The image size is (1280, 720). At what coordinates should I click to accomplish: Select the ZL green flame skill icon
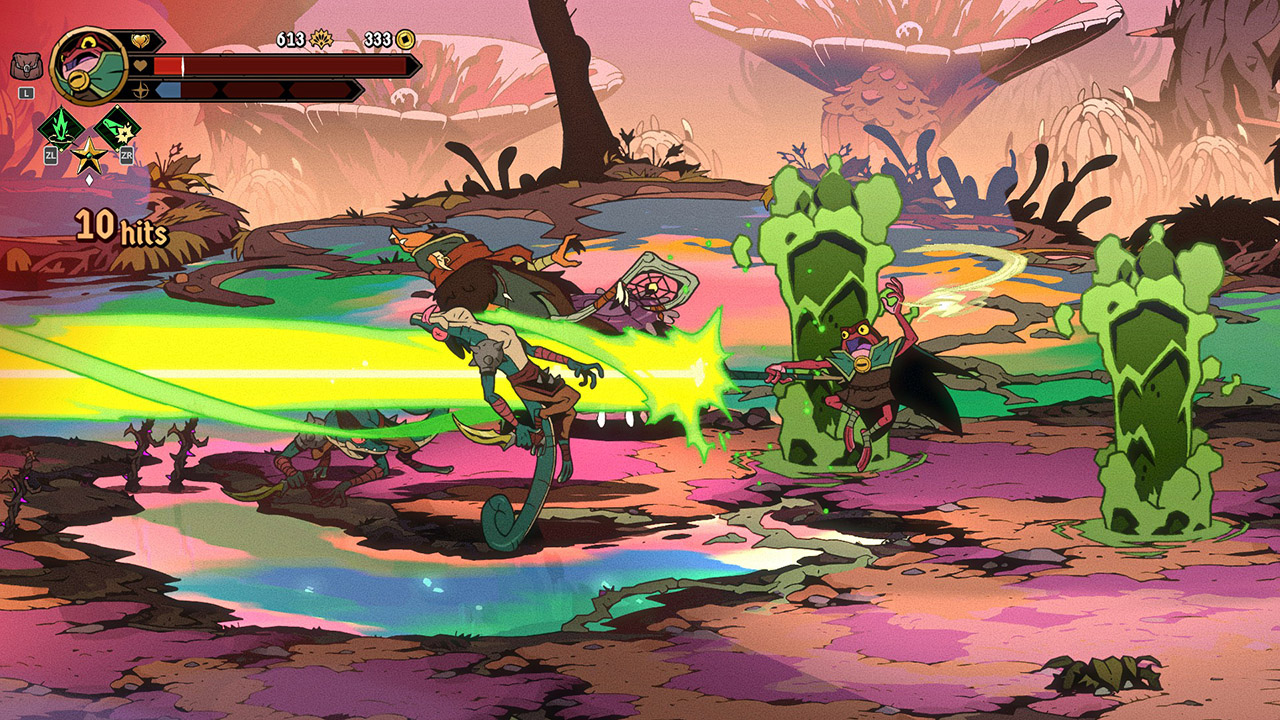(63, 128)
